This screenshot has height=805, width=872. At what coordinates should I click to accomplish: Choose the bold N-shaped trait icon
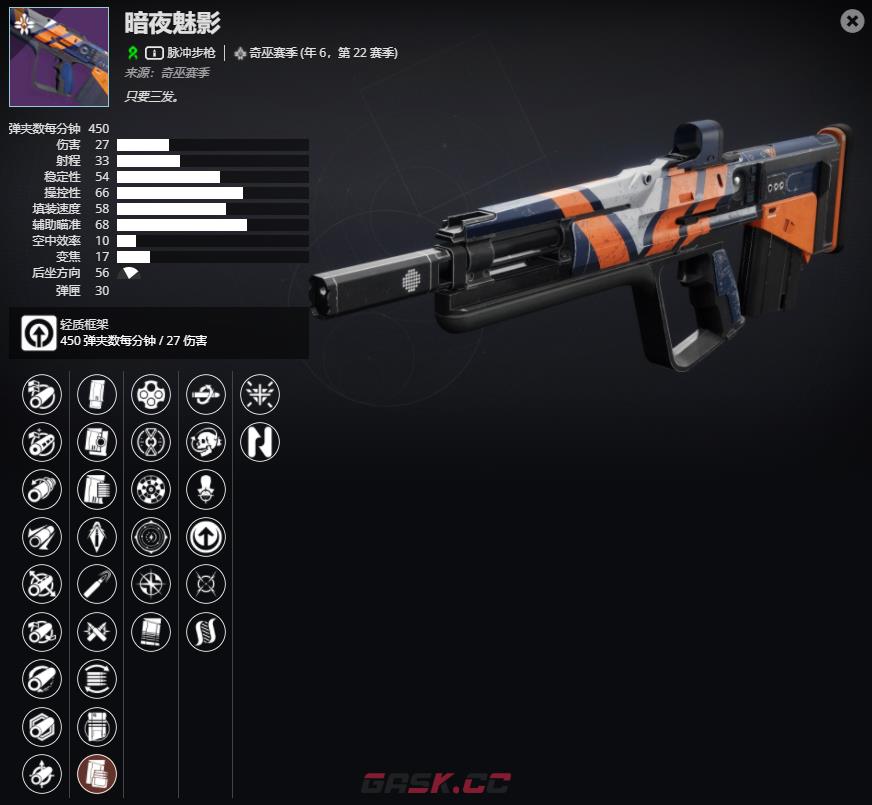[x=260, y=442]
